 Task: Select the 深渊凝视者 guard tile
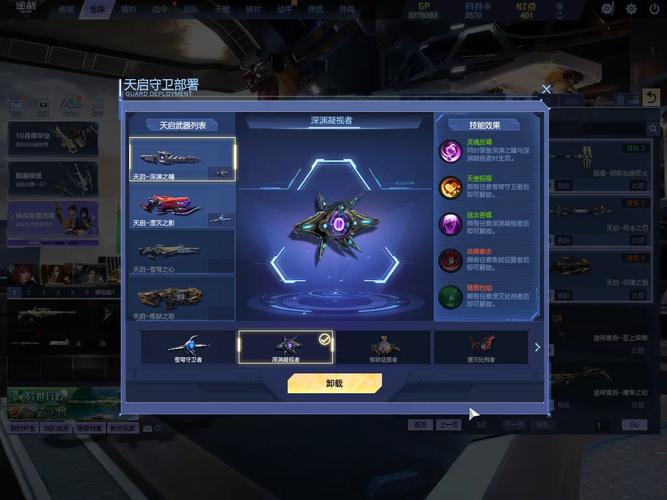[285, 346]
